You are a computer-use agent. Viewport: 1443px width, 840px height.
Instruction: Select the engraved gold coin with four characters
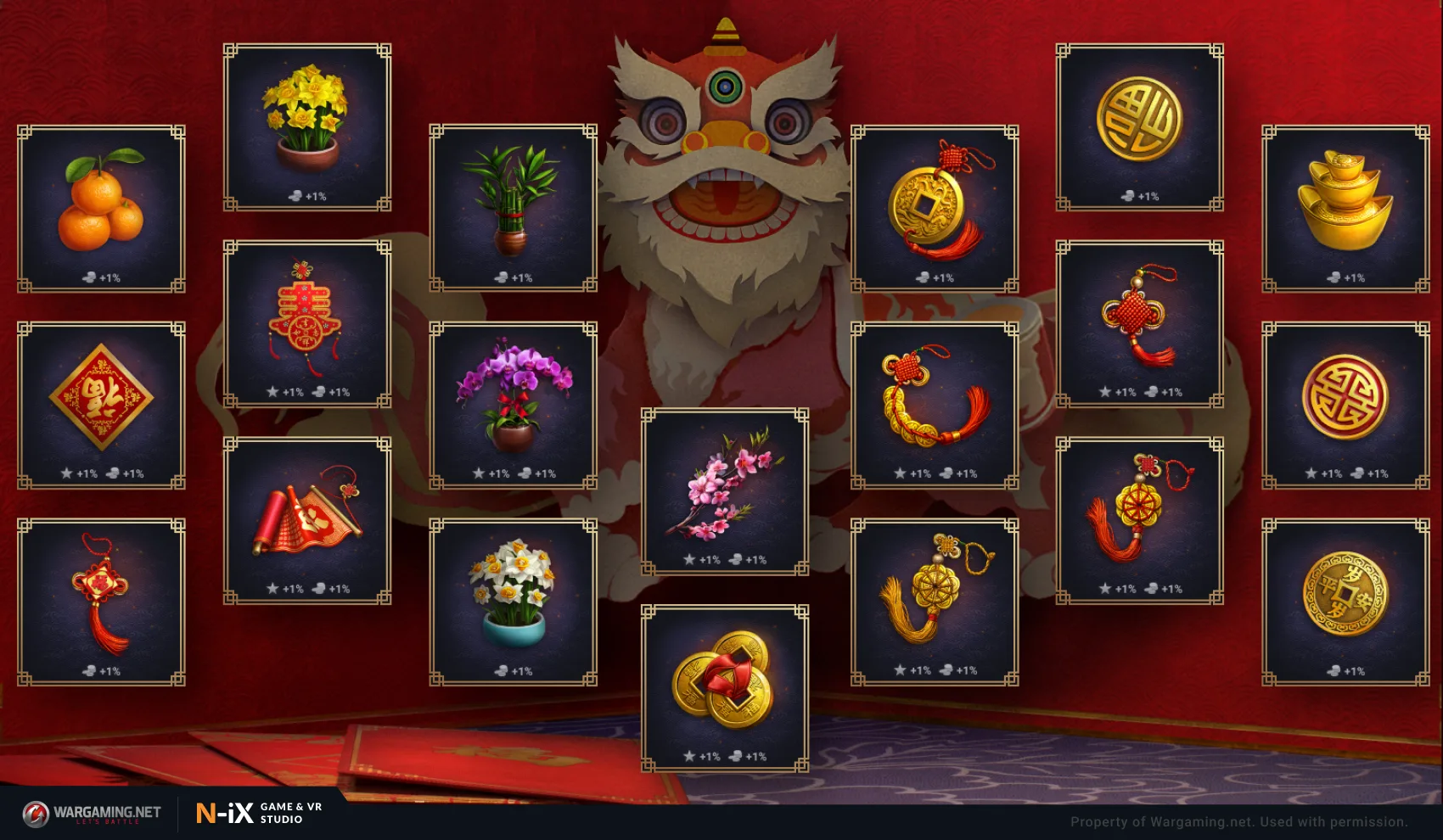pyautogui.click(x=1345, y=602)
